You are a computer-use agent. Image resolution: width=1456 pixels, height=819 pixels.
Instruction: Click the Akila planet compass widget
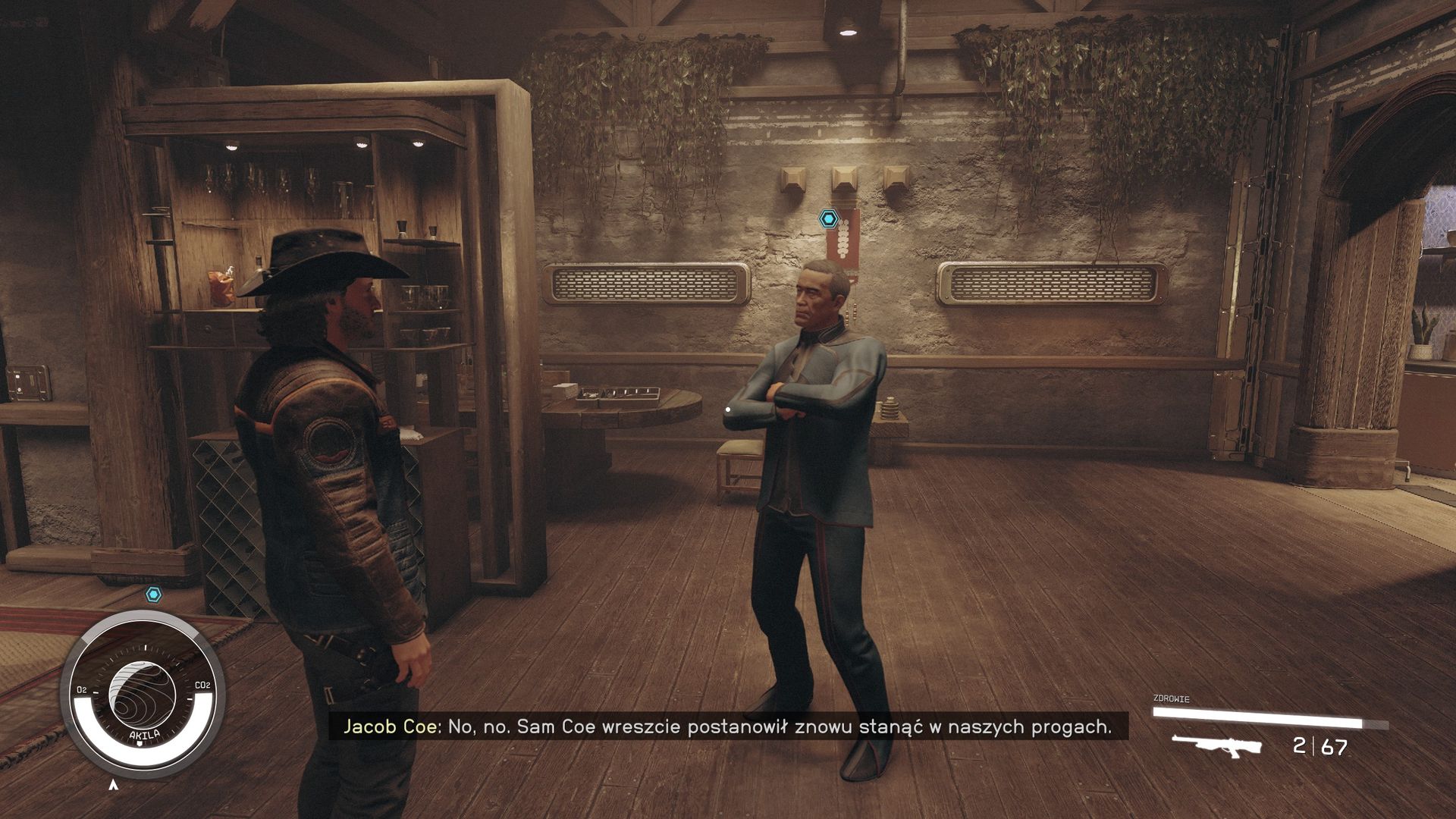coord(143,695)
